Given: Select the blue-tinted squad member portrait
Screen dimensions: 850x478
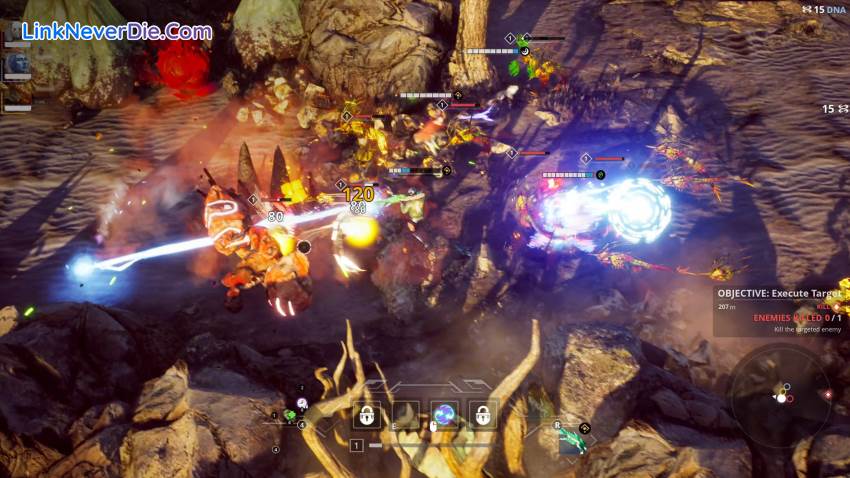Looking at the screenshot, I should pos(17,65).
